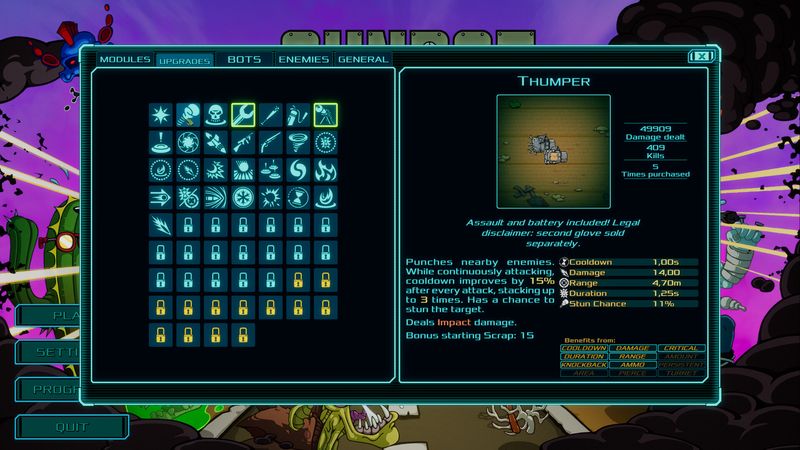The height and width of the screenshot is (450, 800).
Task: Show the Enemies tab
Action: pos(303,60)
